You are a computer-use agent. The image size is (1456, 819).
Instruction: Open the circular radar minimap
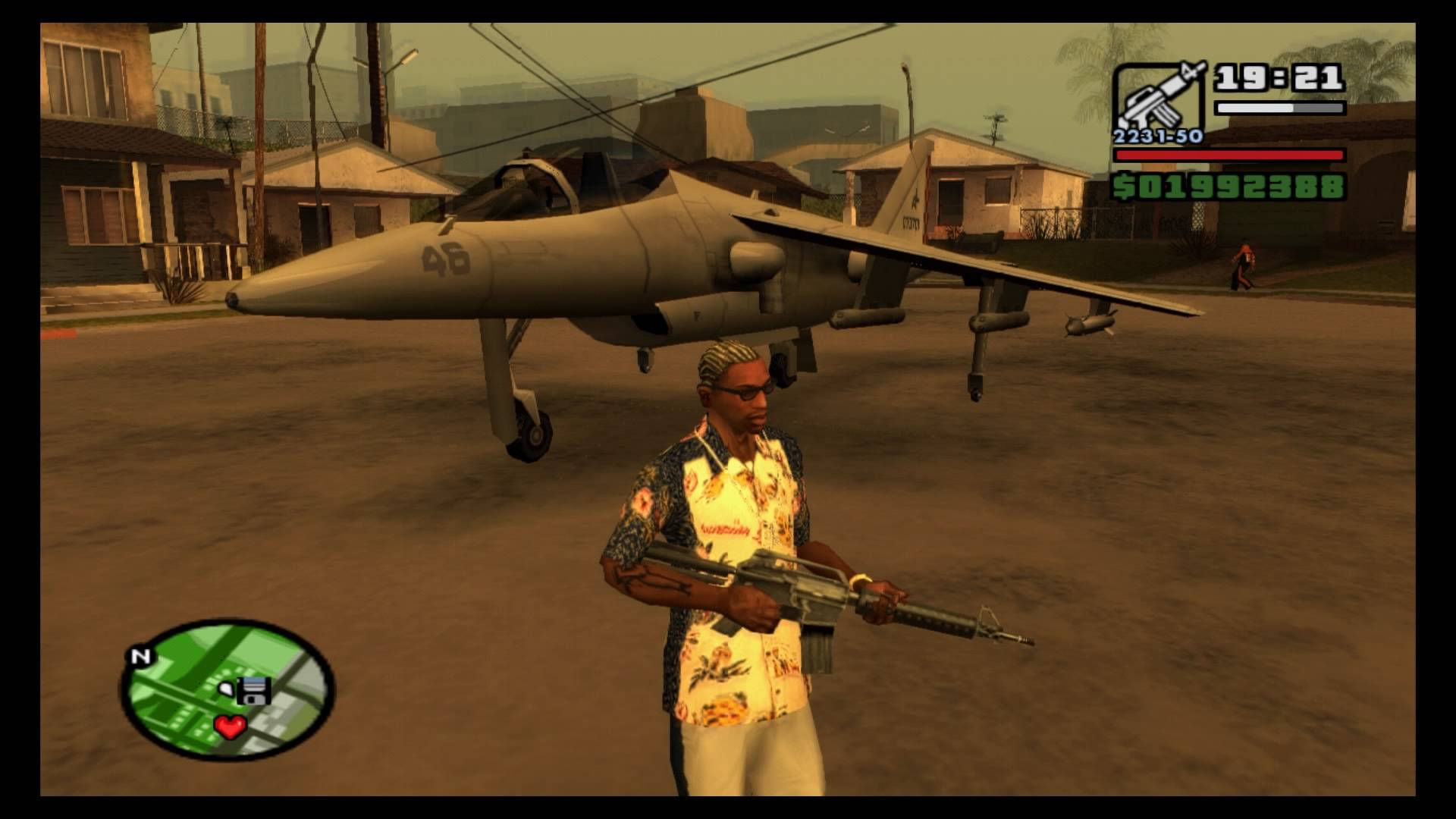tap(227, 690)
